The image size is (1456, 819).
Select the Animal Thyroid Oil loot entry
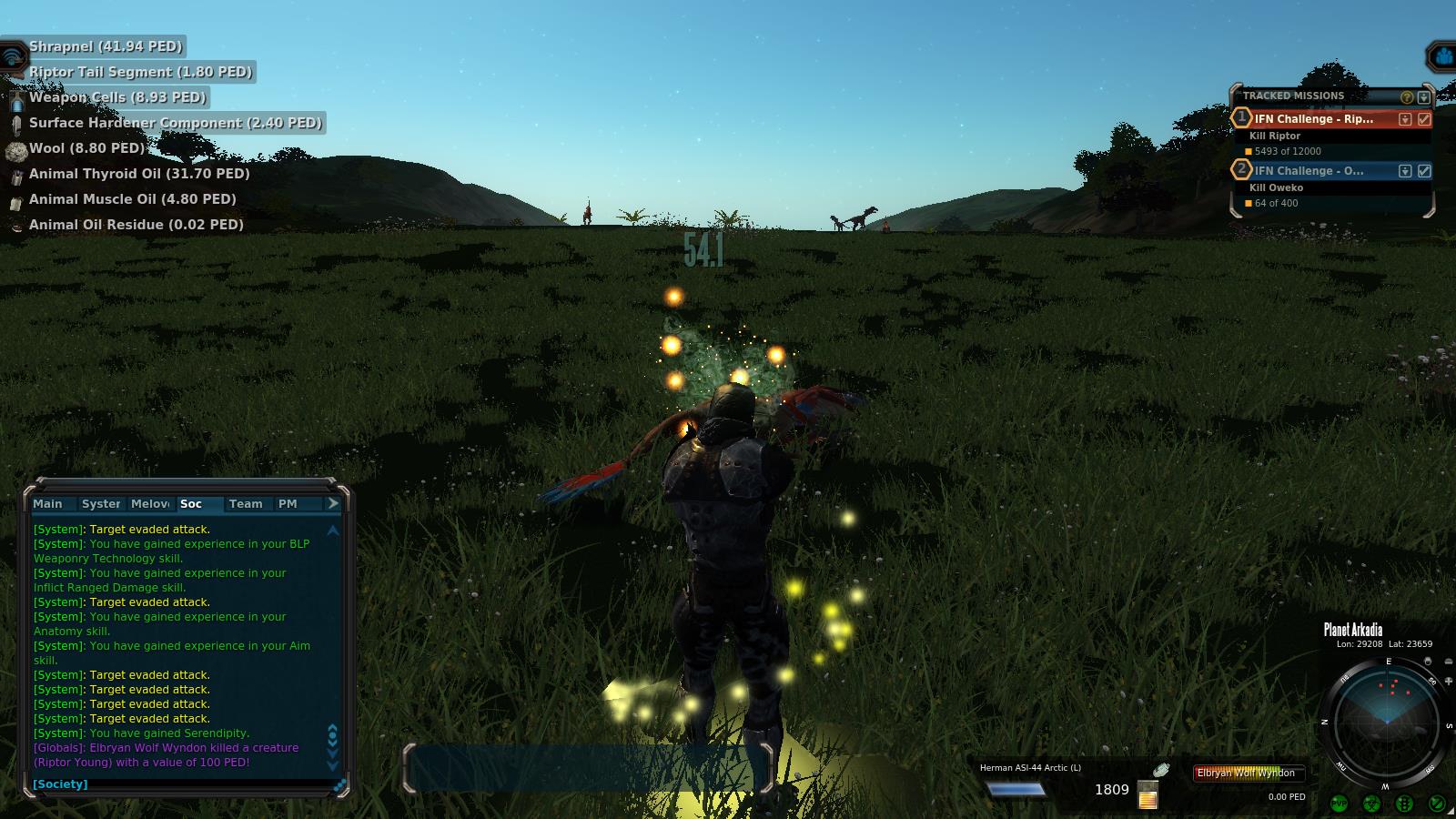coord(138,174)
